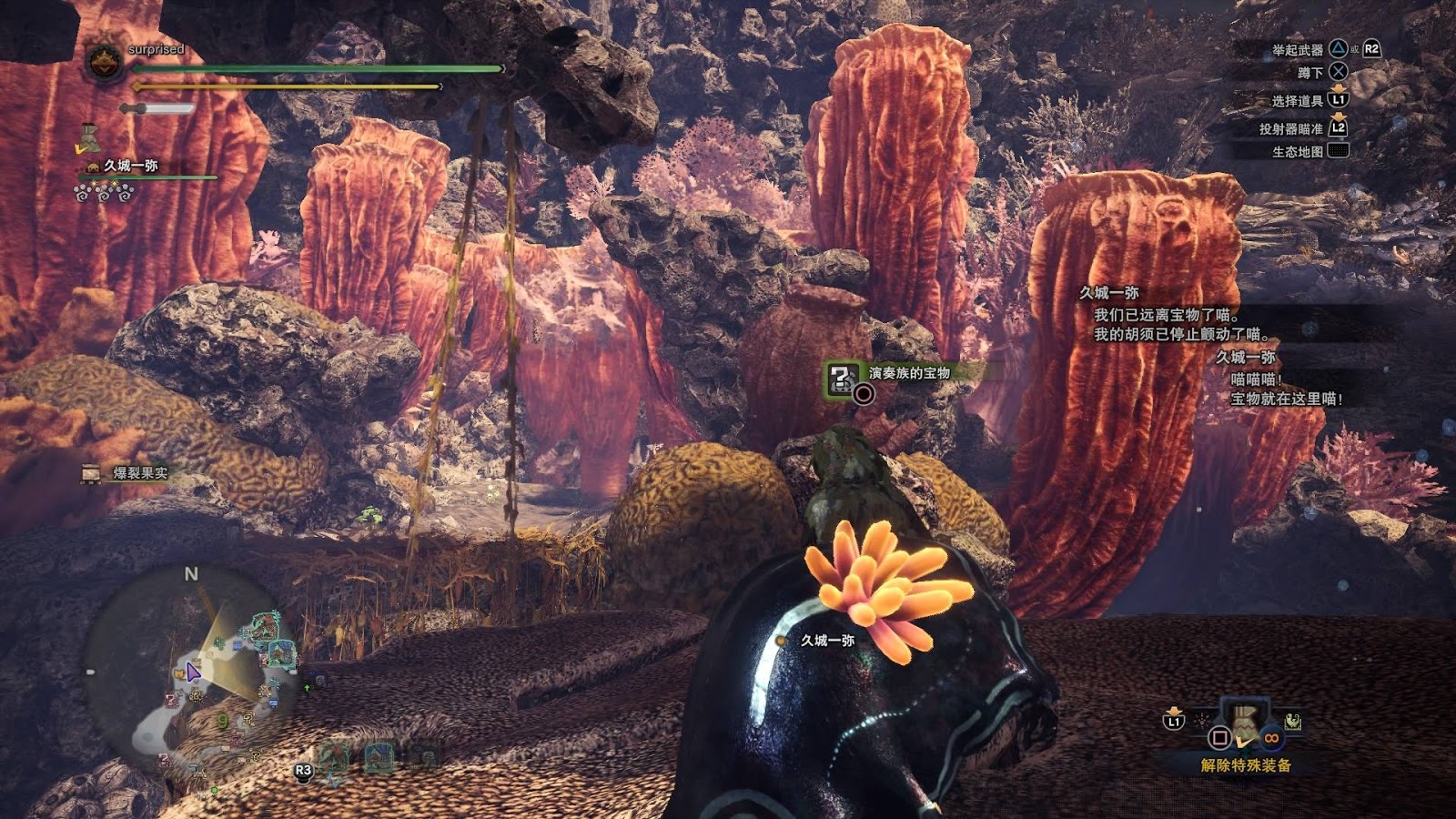Image resolution: width=1456 pixels, height=819 pixels.
Task: Select the blue monster icon below the minimap
Action: 379,757
